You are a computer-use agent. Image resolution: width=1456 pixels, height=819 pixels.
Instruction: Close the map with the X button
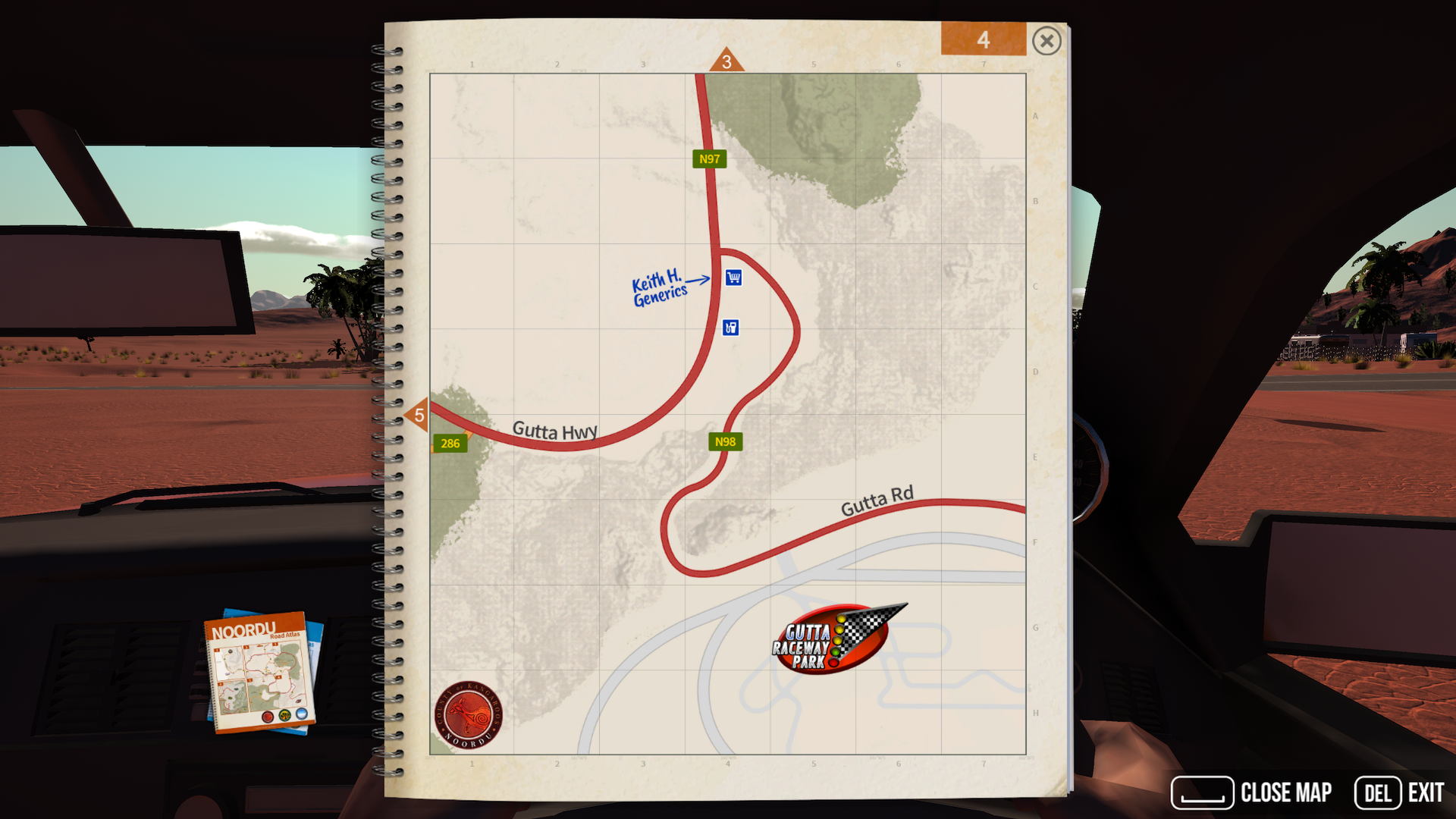tap(1046, 41)
